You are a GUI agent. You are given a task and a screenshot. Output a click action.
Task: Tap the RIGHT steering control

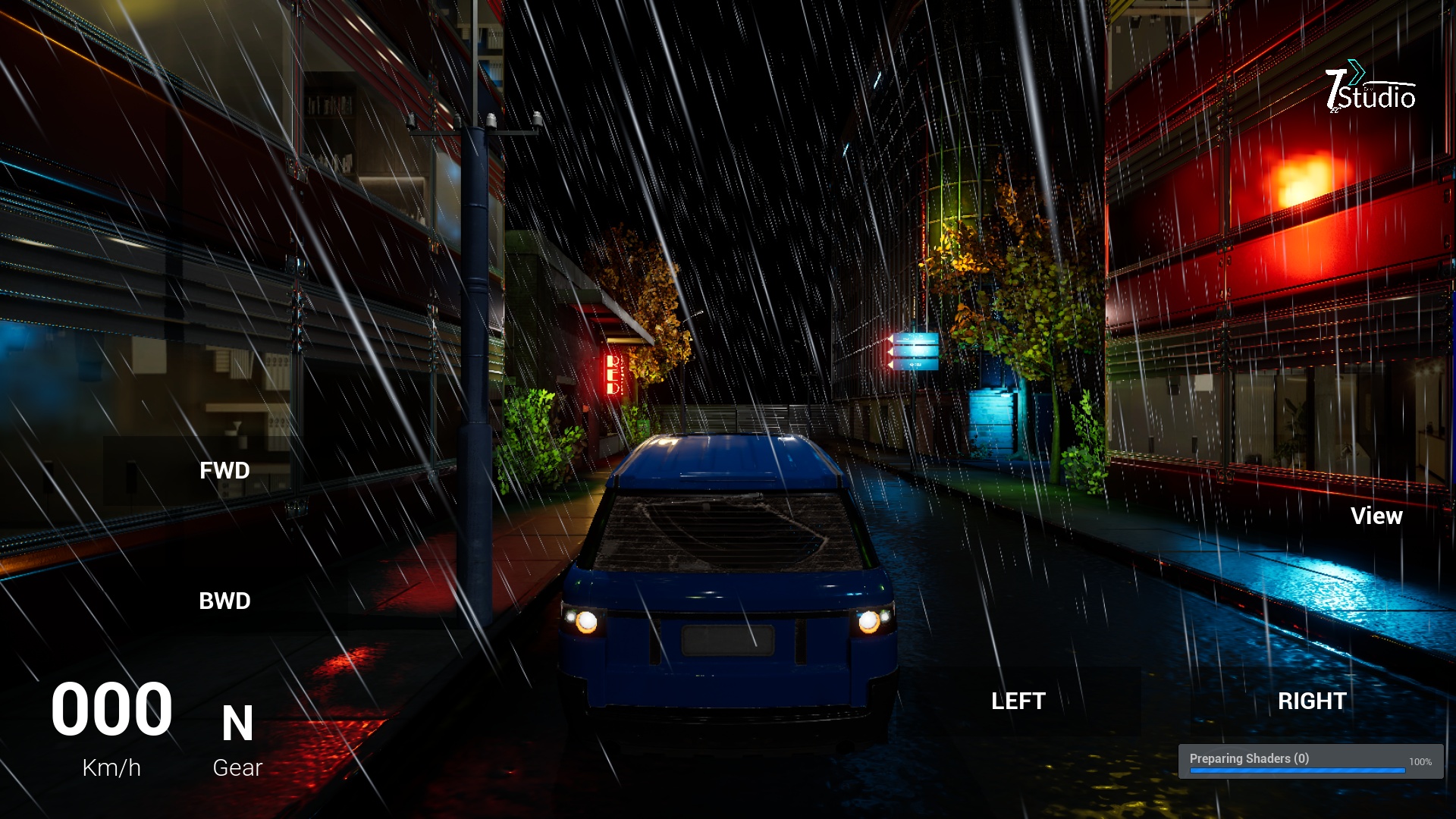click(x=1311, y=701)
